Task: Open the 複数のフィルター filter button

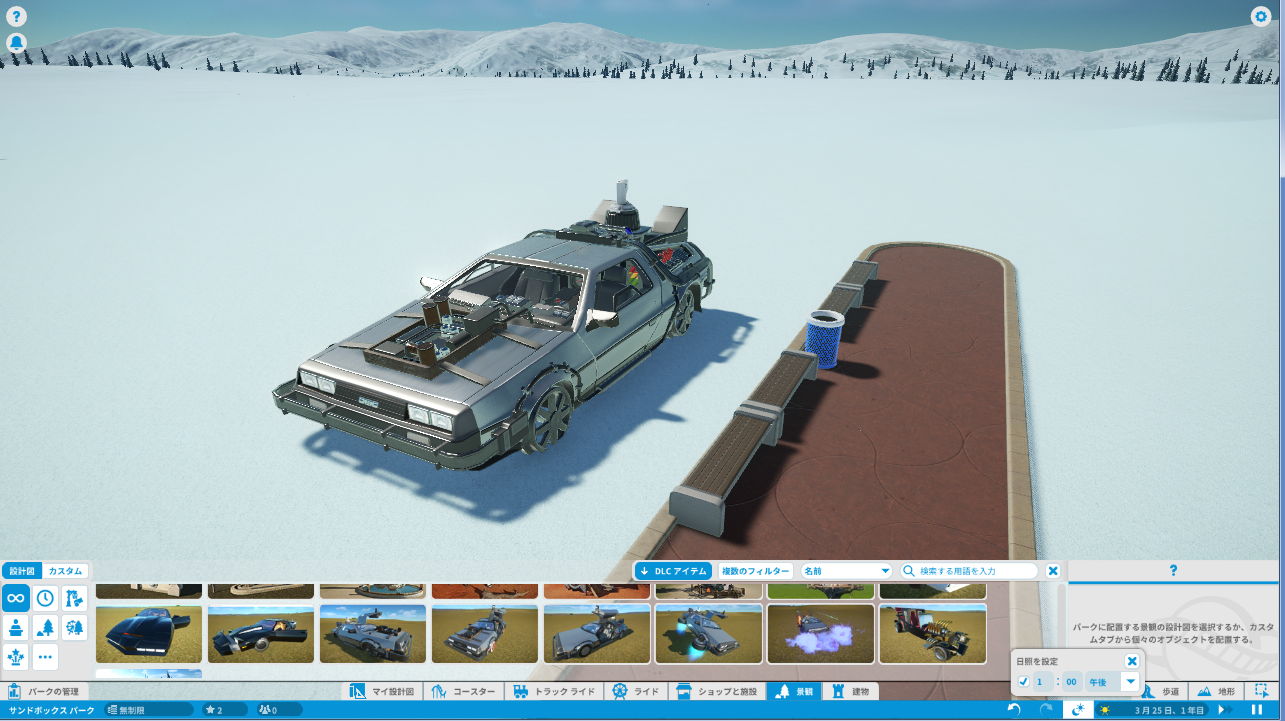Action: click(x=755, y=571)
